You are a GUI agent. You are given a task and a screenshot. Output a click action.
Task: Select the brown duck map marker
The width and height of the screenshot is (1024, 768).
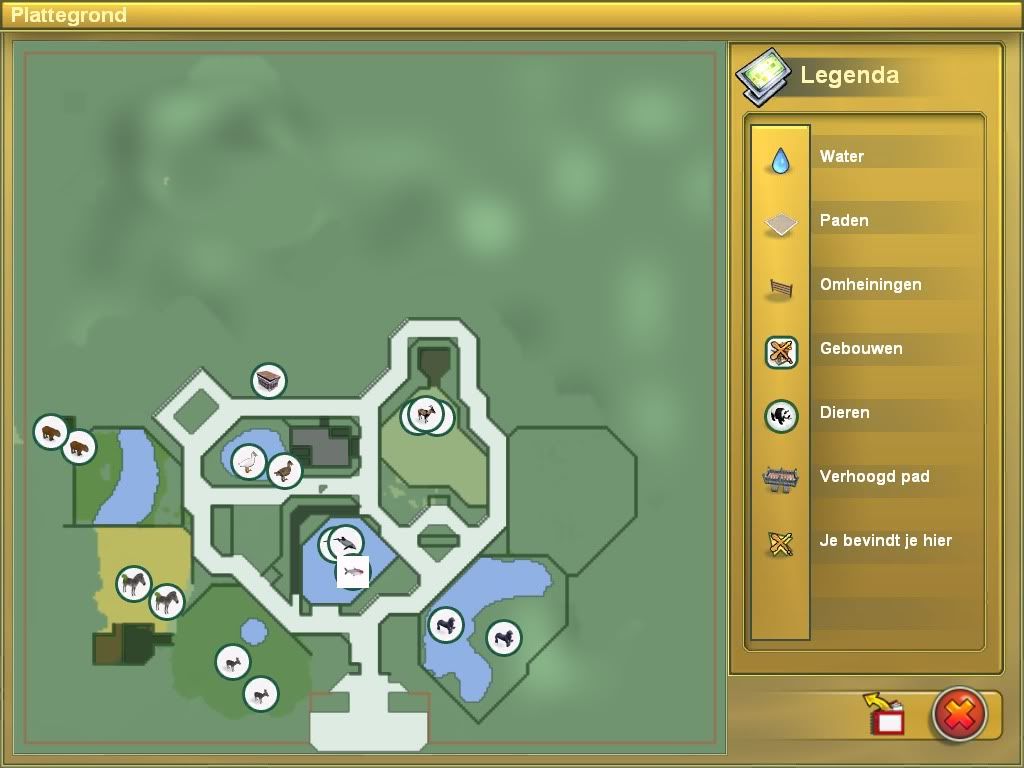click(x=285, y=470)
